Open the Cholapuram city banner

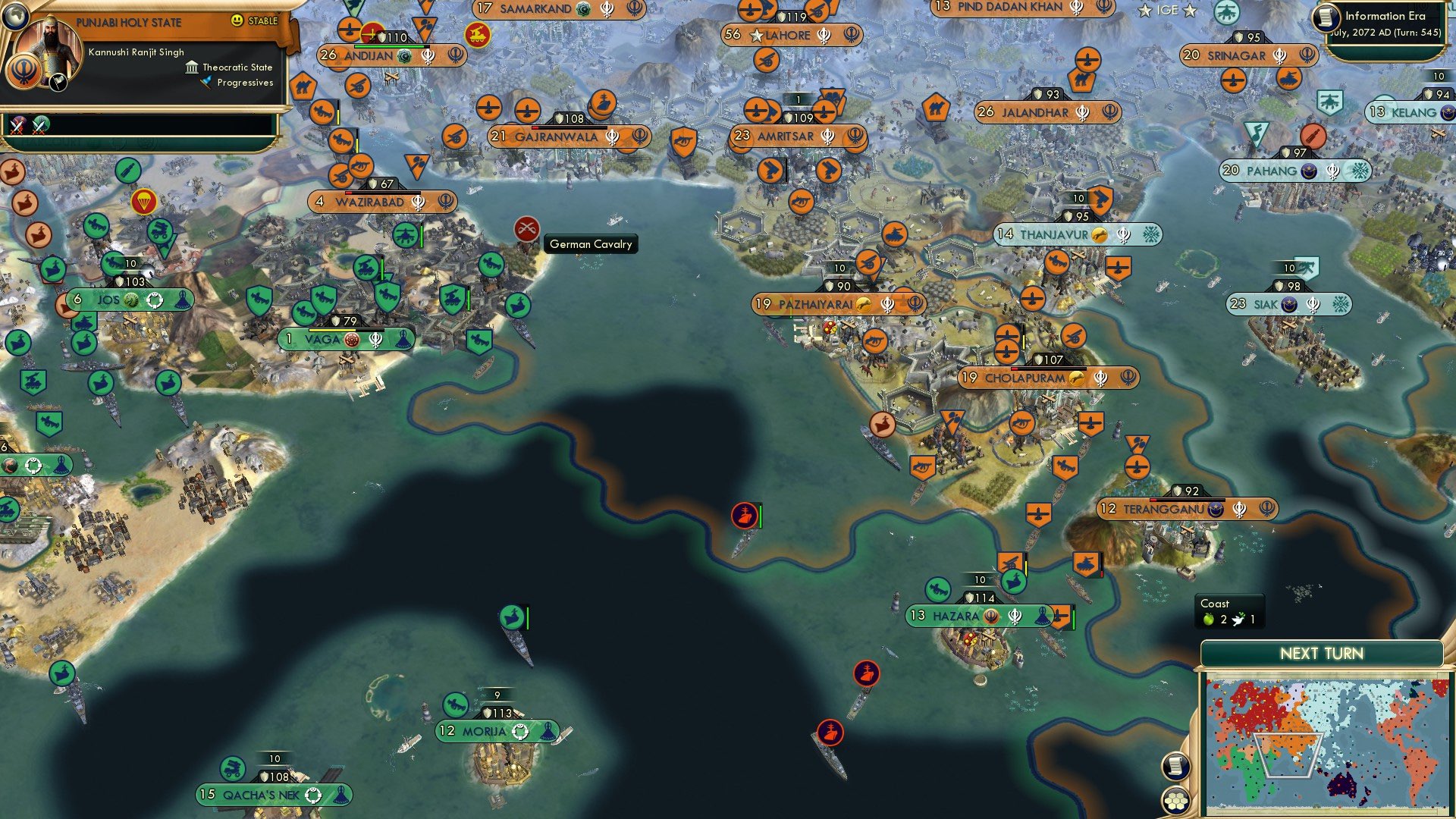coord(1025,378)
